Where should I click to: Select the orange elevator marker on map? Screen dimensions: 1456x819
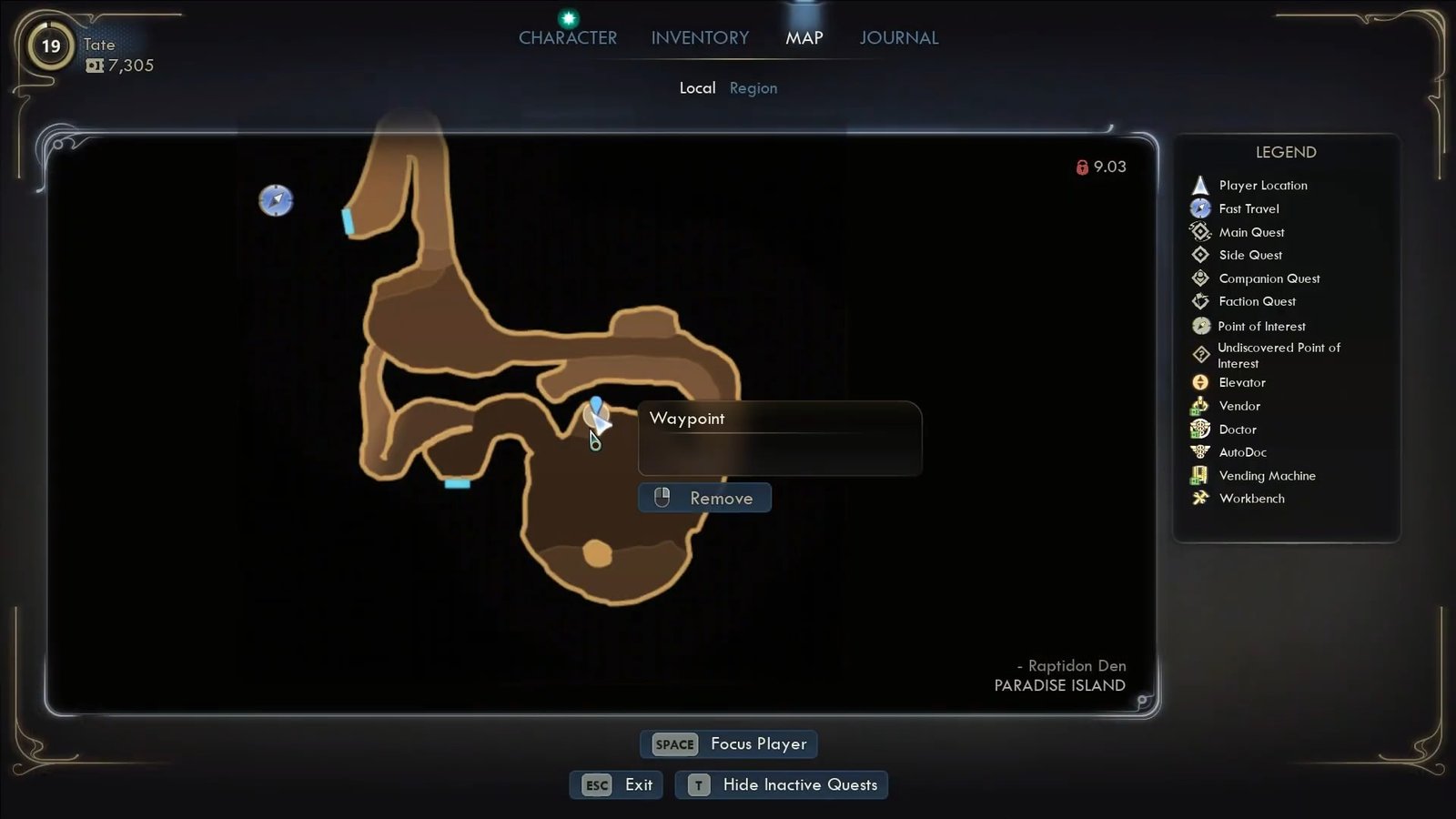tap(597, 552)
